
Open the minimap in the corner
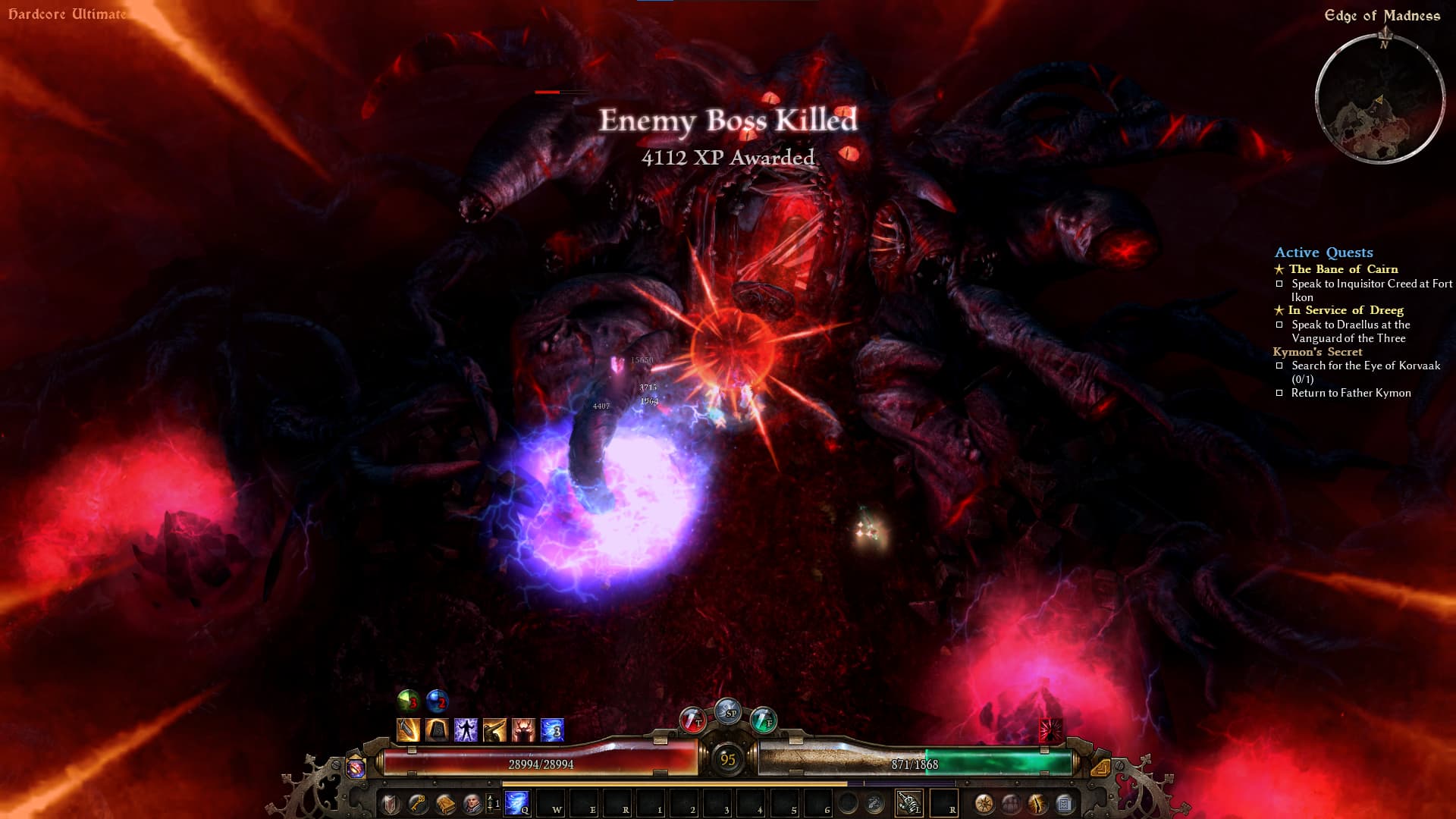click(x=1379, y=99)
